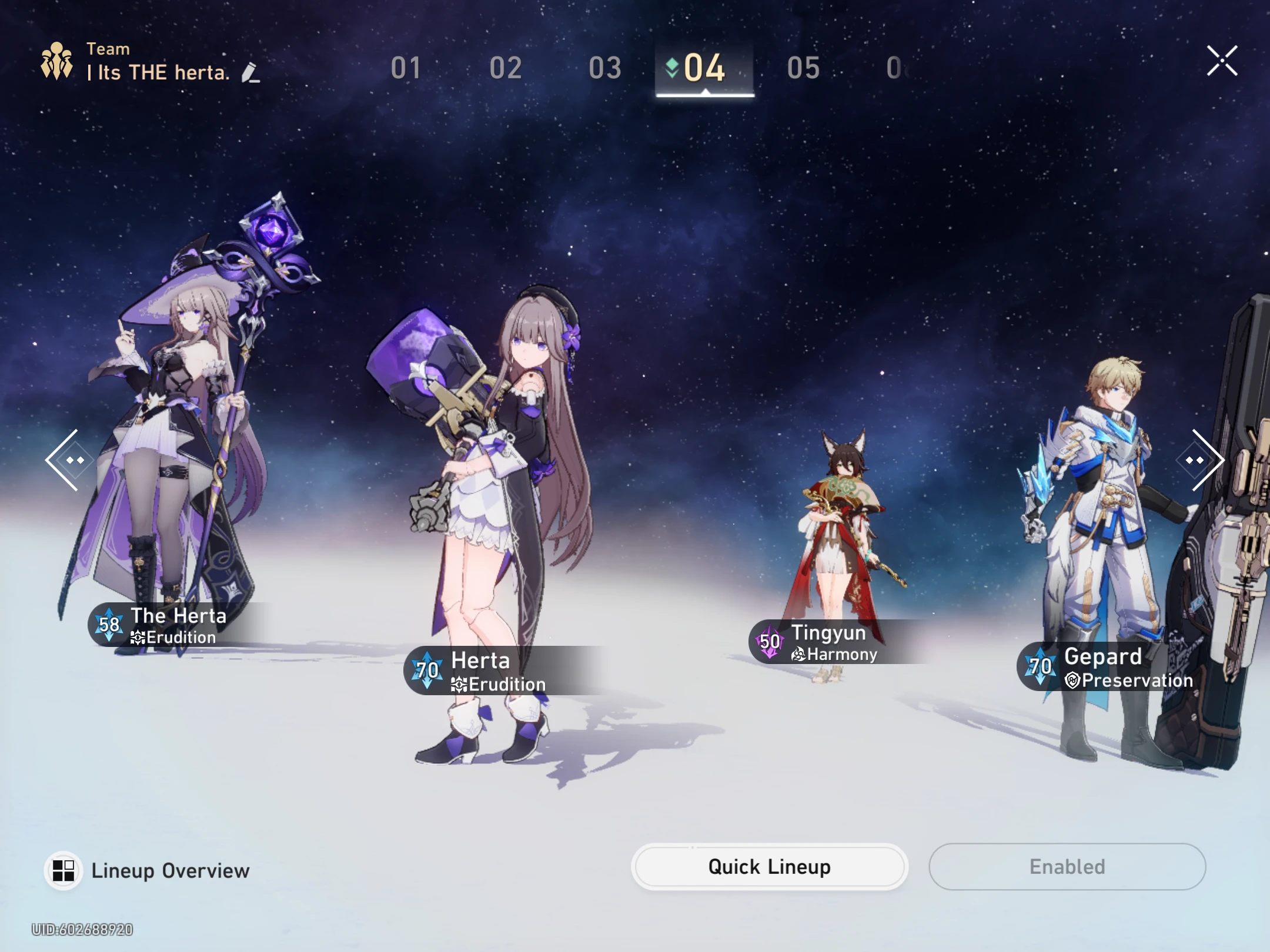Select the Gepard character name label
The width and height of the screenshot is (1270, 952).
(1102, 656)
